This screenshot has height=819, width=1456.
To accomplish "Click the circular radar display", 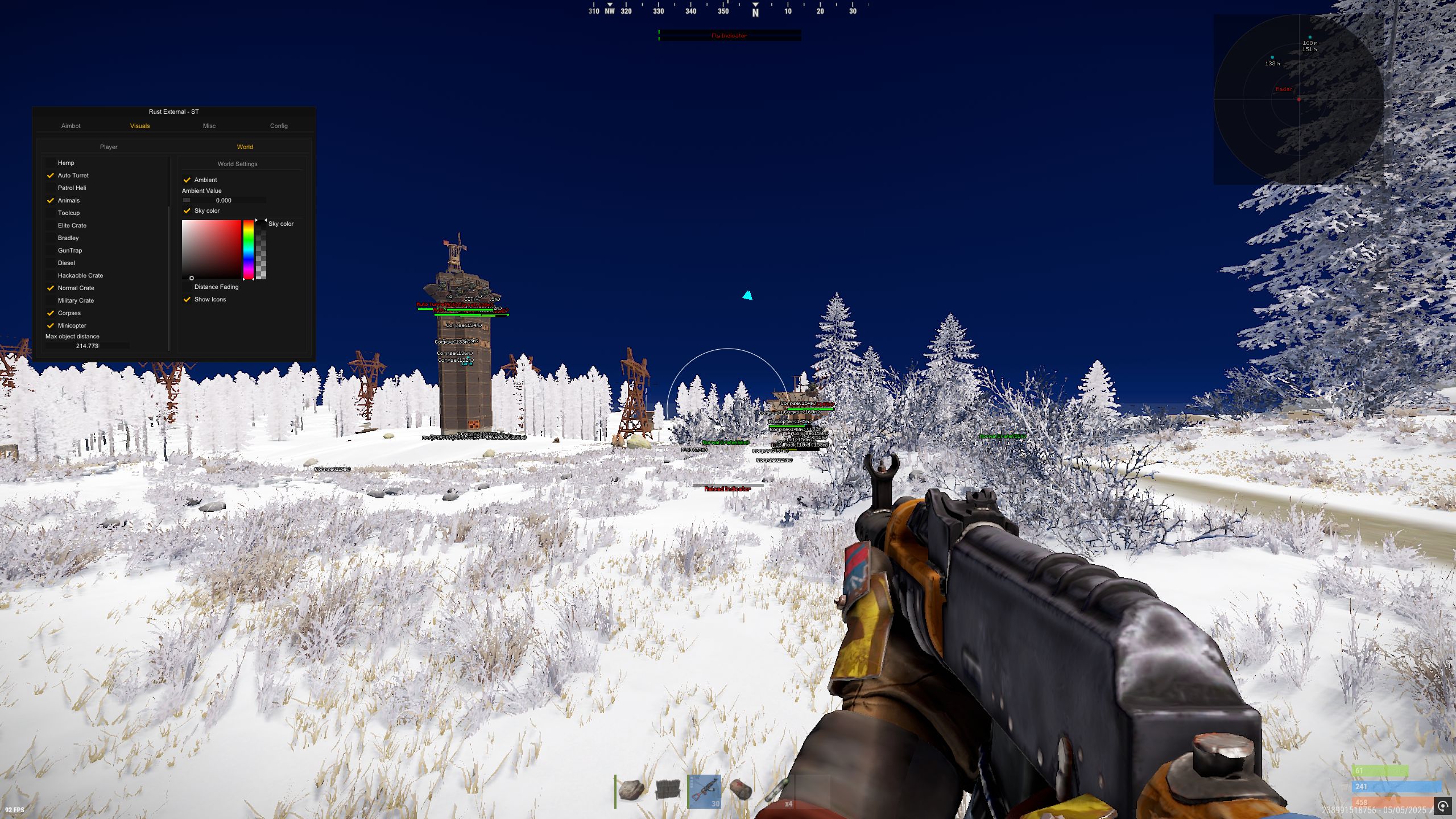I will (x=1299, y=100).
